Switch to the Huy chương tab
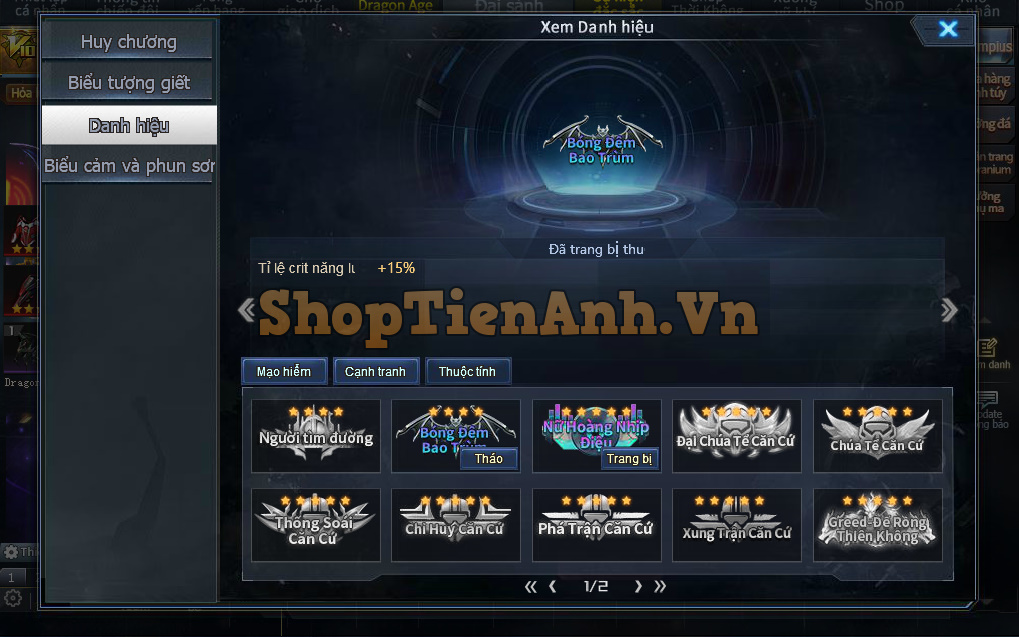 pyautogui.click(x=128, y=42)
